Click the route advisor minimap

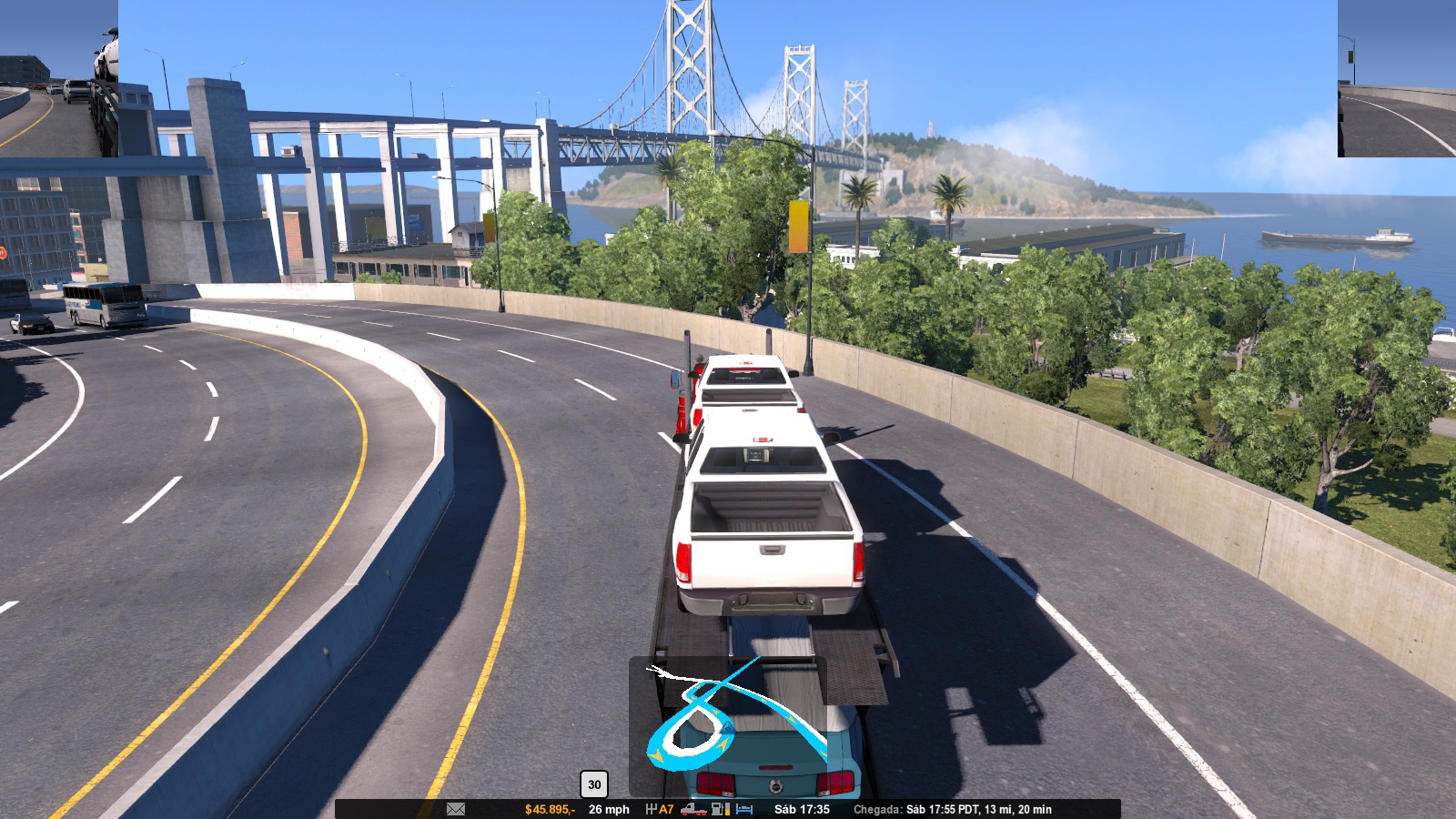[728, 725]
